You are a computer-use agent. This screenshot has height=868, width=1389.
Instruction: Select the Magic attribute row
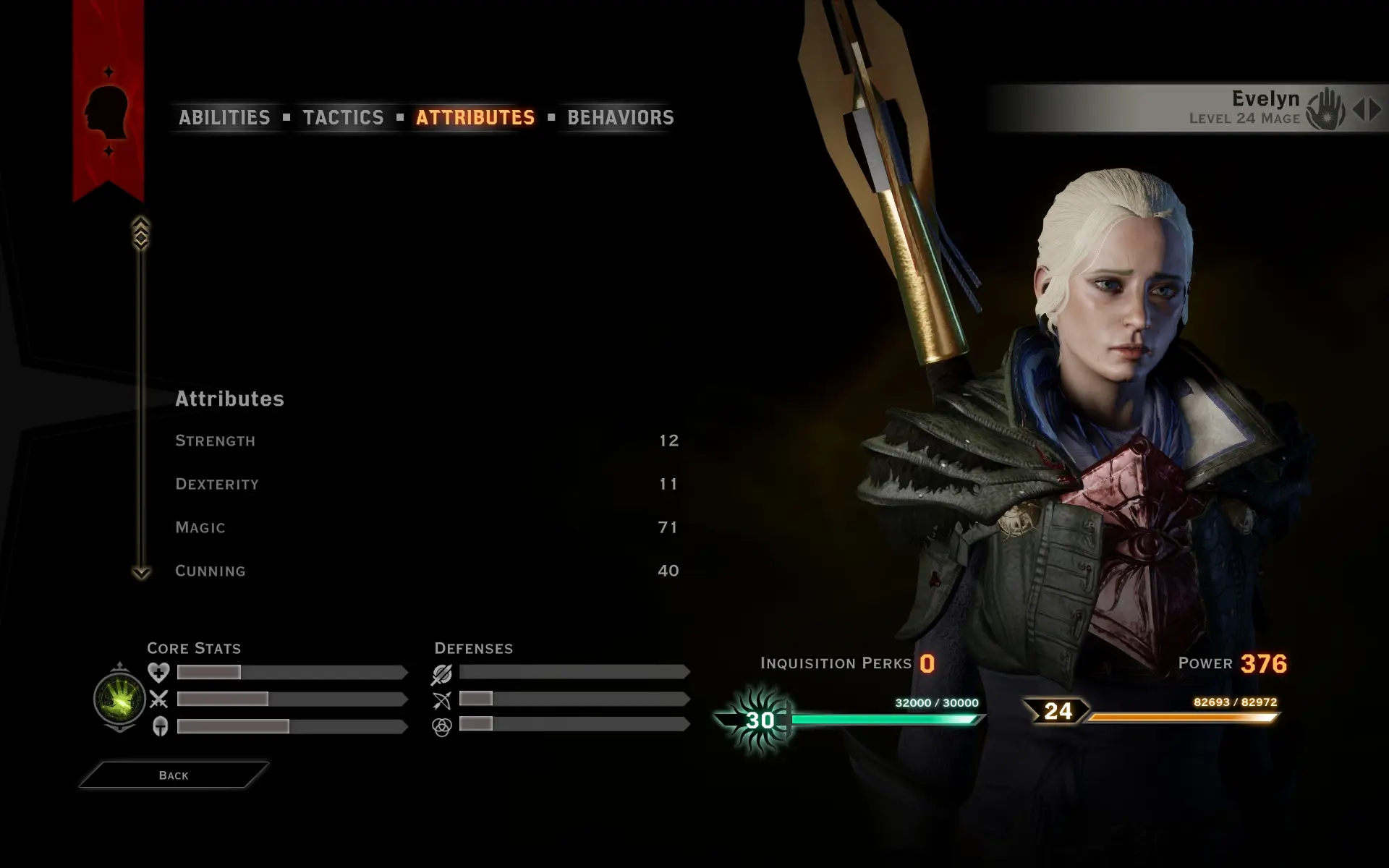(x=427, y=527)
